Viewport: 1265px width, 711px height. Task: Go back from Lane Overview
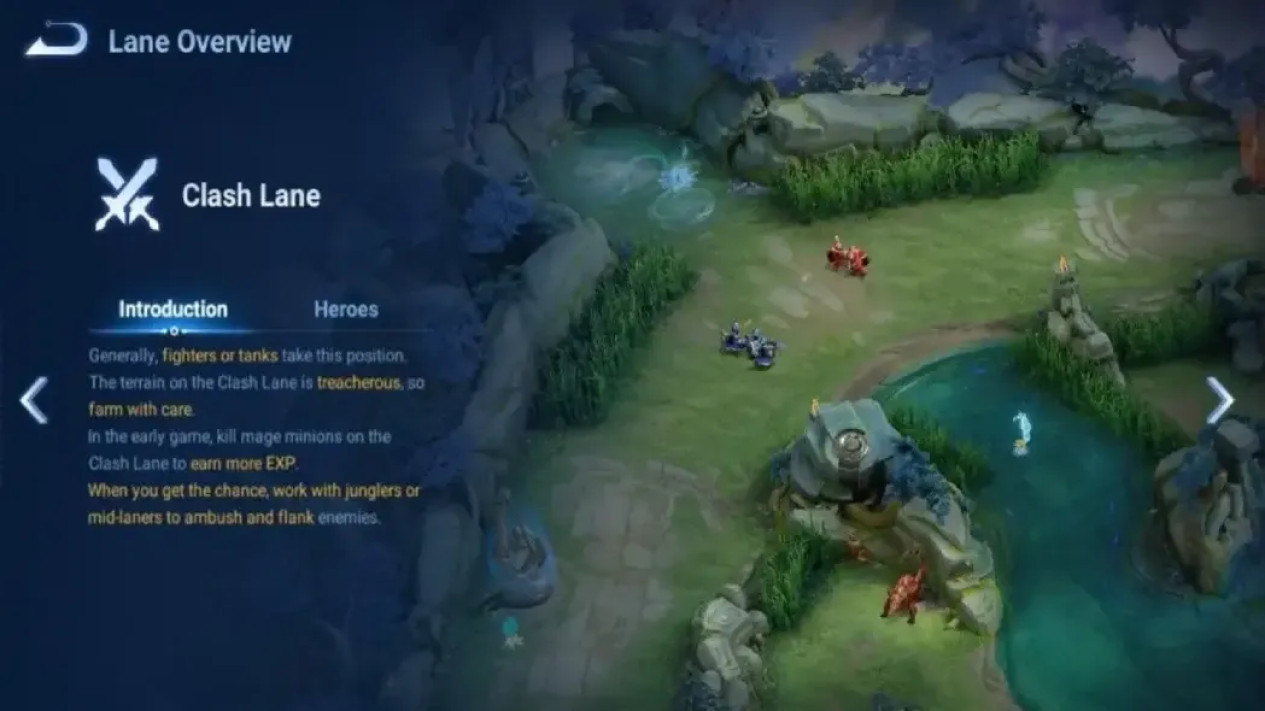55,42
